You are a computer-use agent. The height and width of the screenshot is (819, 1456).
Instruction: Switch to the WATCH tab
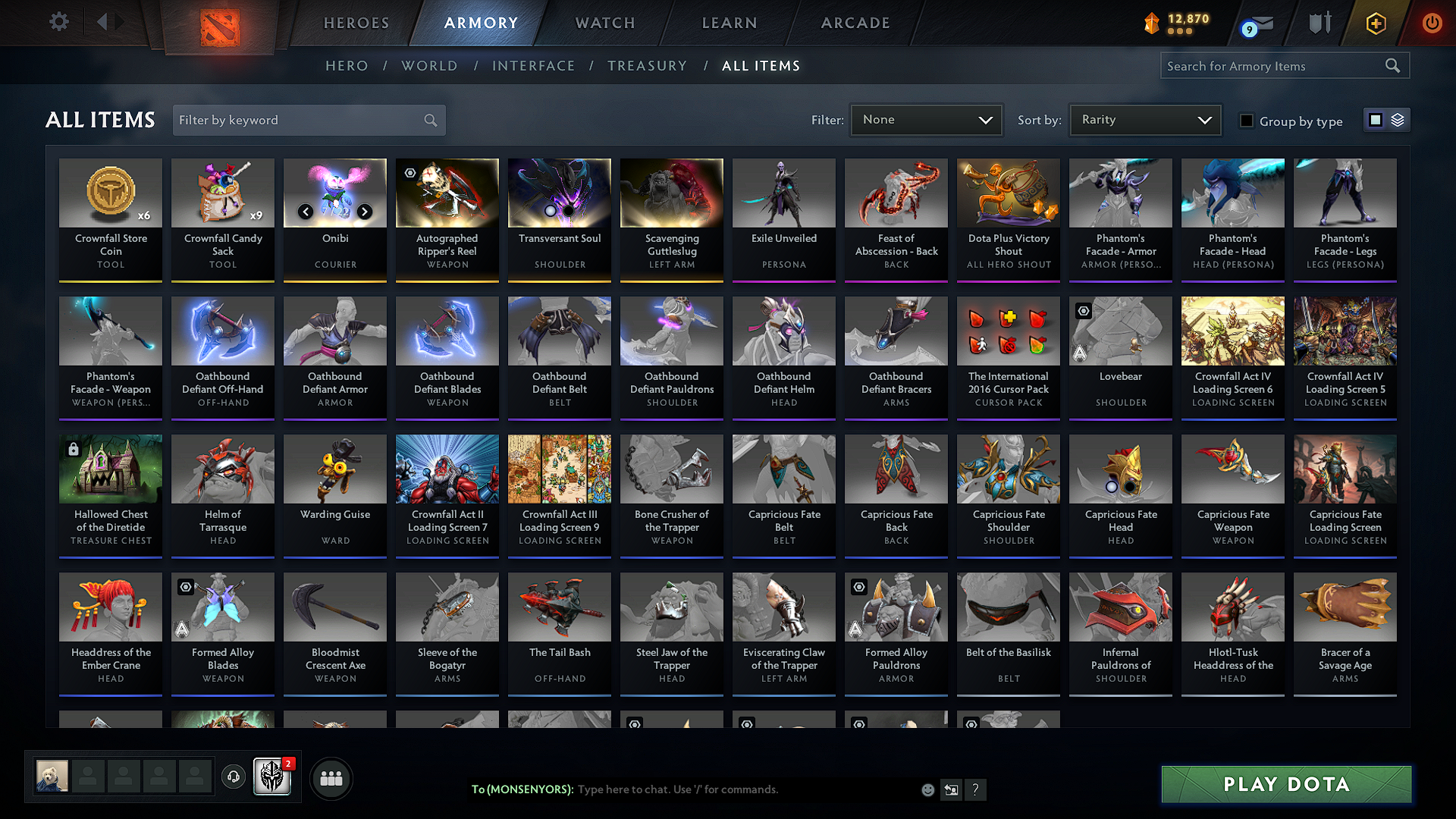(604, 23)
